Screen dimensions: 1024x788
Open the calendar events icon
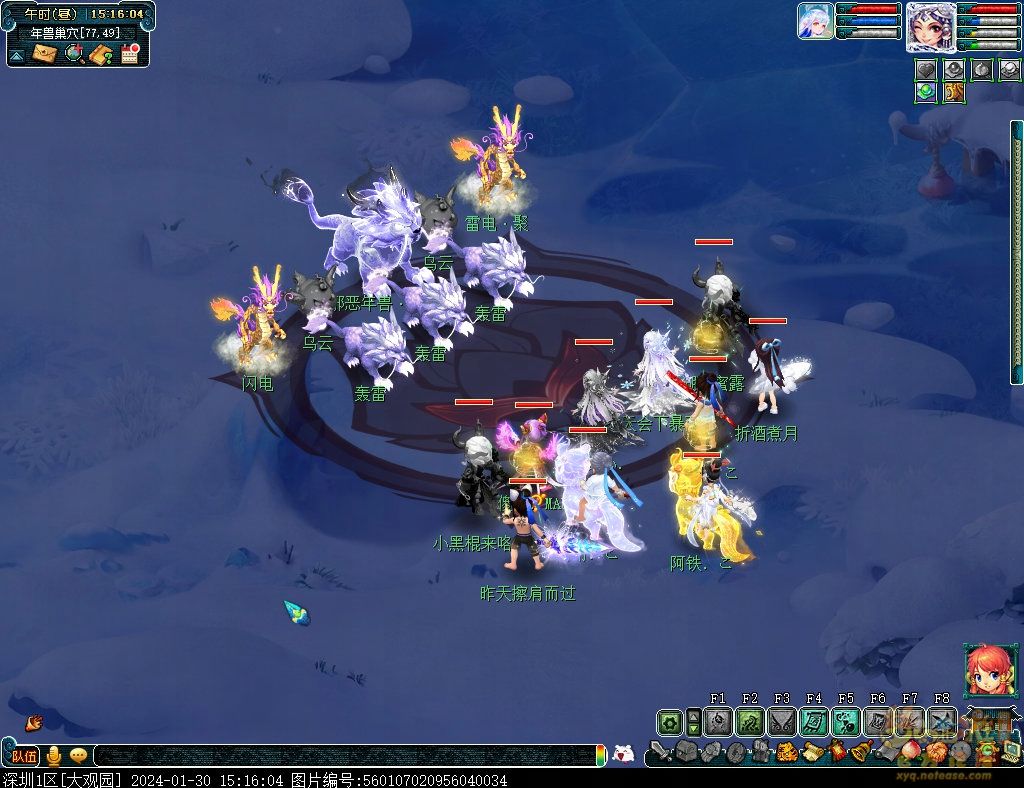(129, 54)
